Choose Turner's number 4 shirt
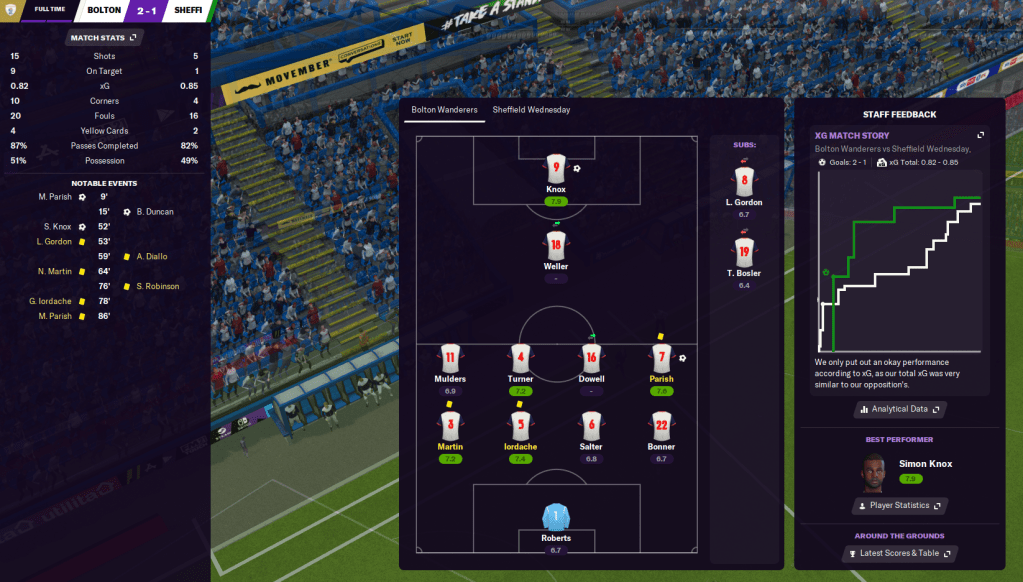The image size is (1023, 582). click(x=520, y=358)
